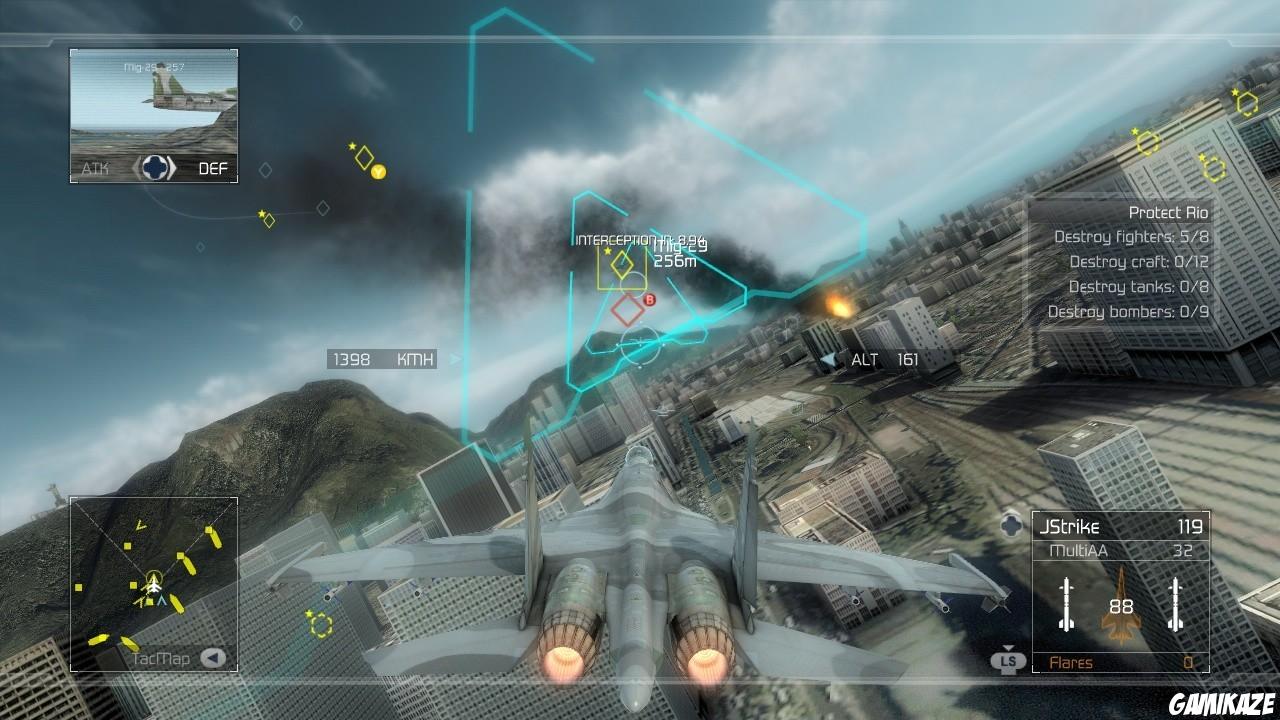Click the Protect Rio mission title

point(1167,212)
